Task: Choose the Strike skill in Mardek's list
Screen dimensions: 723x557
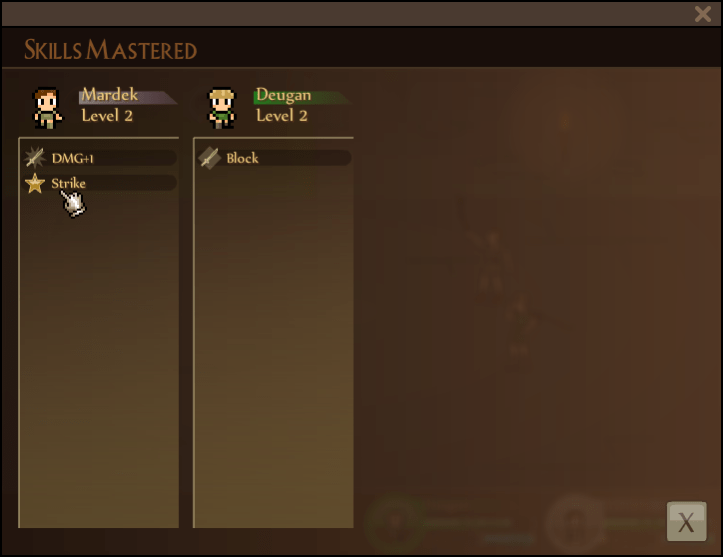Action: pos(100,183)
